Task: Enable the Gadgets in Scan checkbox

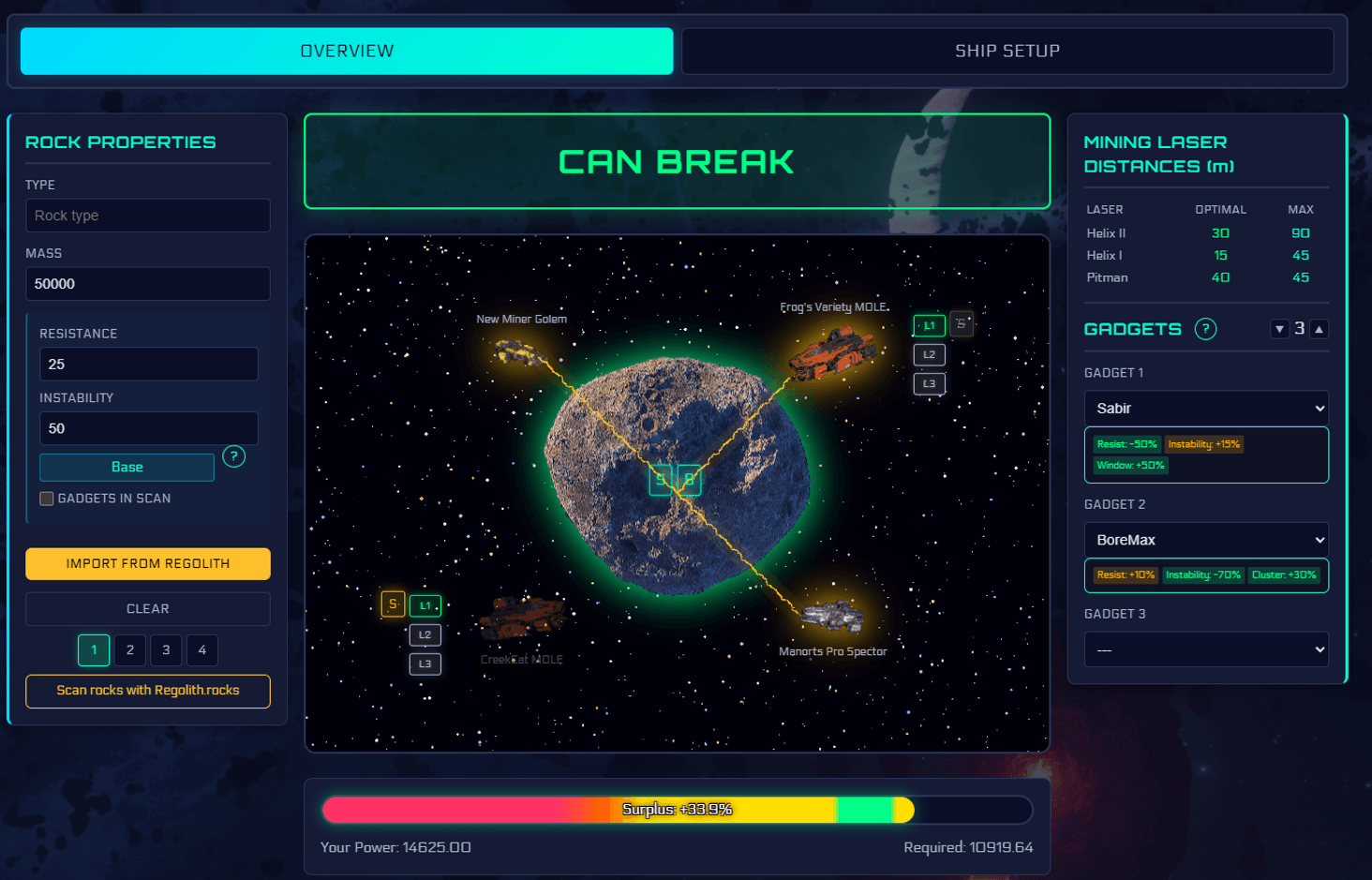Action: tap(46, 499)
